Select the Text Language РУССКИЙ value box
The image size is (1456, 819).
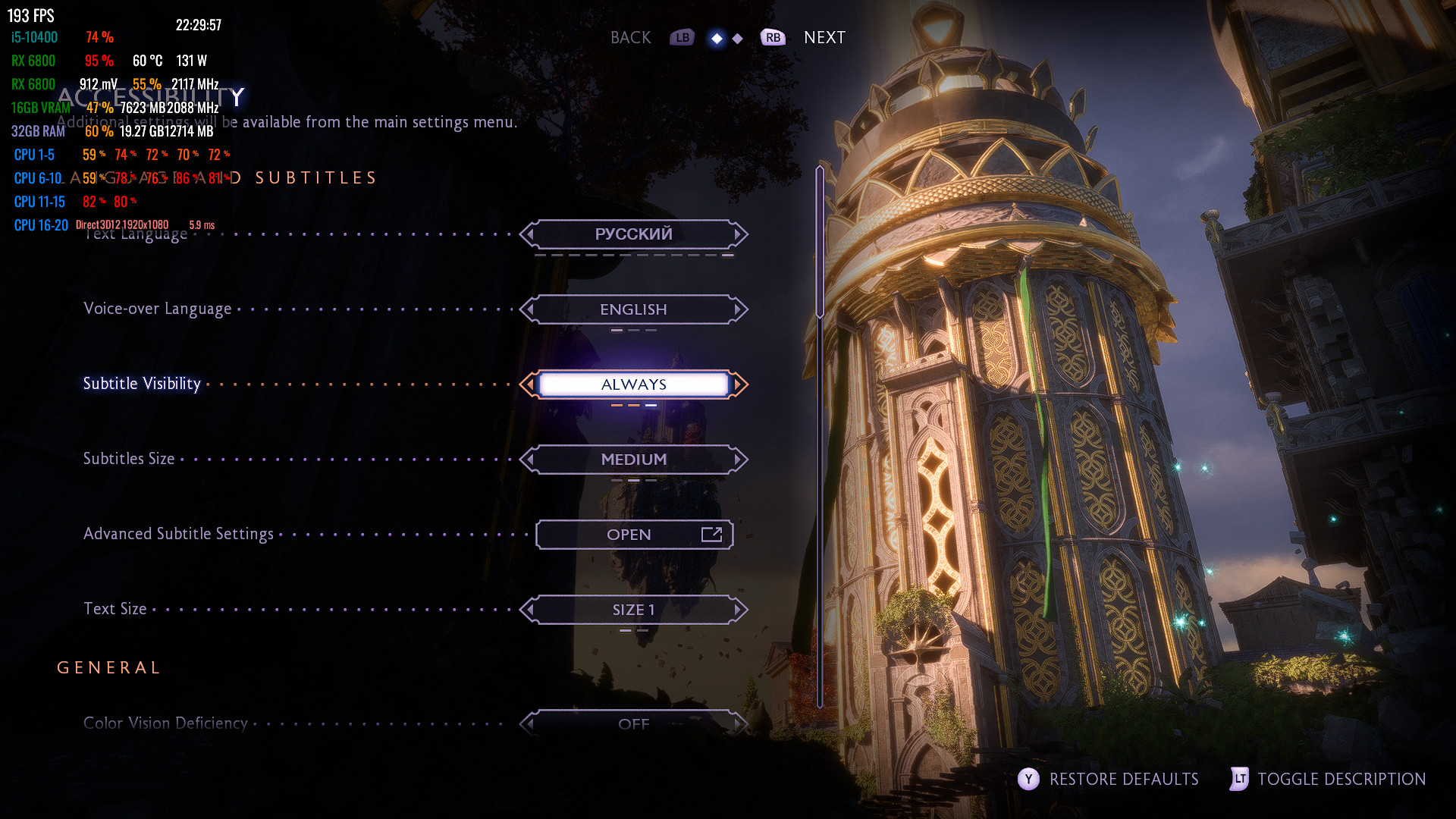pyautogui.click(x=634, y=234)
